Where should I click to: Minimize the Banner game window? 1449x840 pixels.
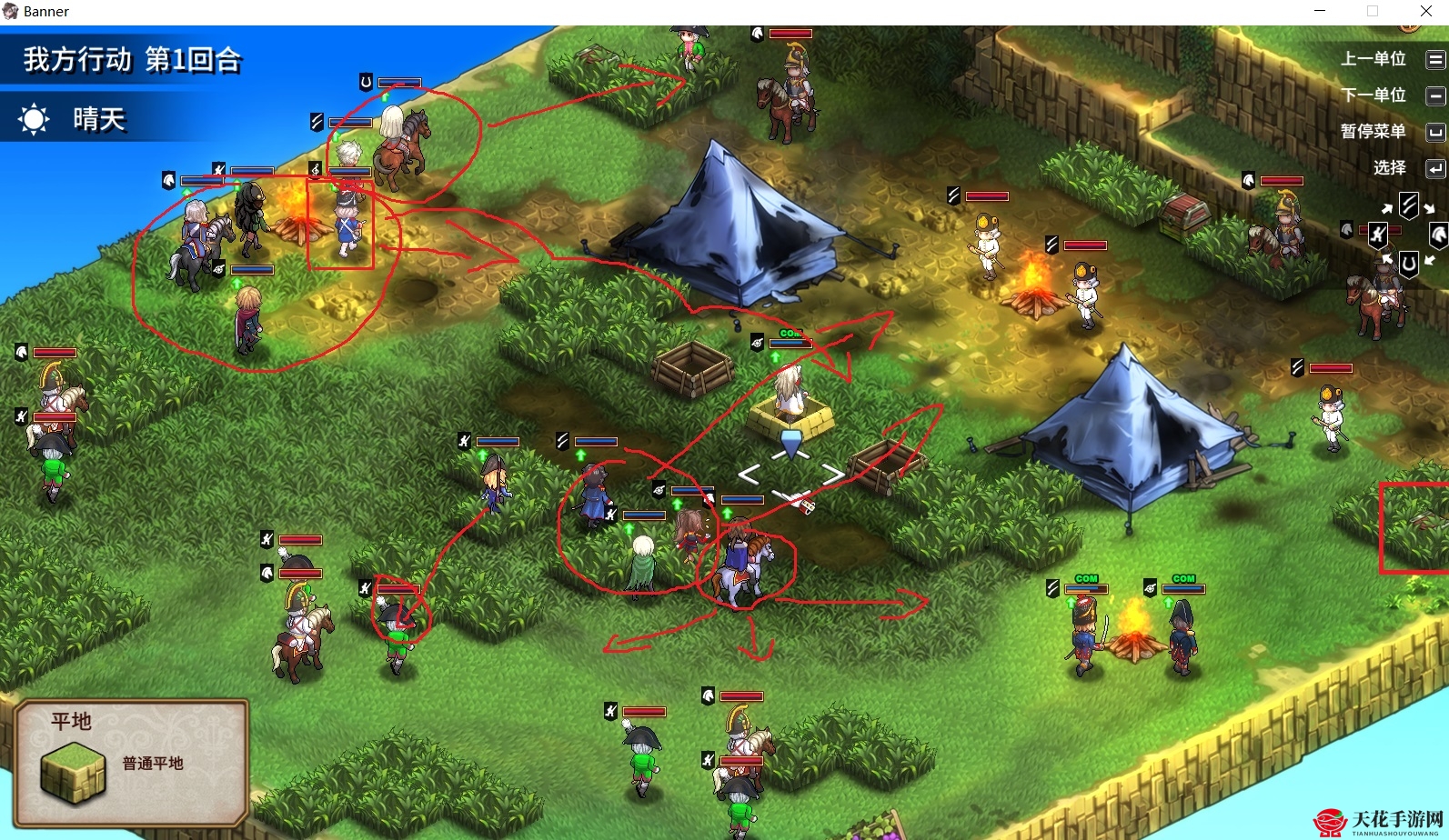pyautogui.click(x=1320, y=11)
